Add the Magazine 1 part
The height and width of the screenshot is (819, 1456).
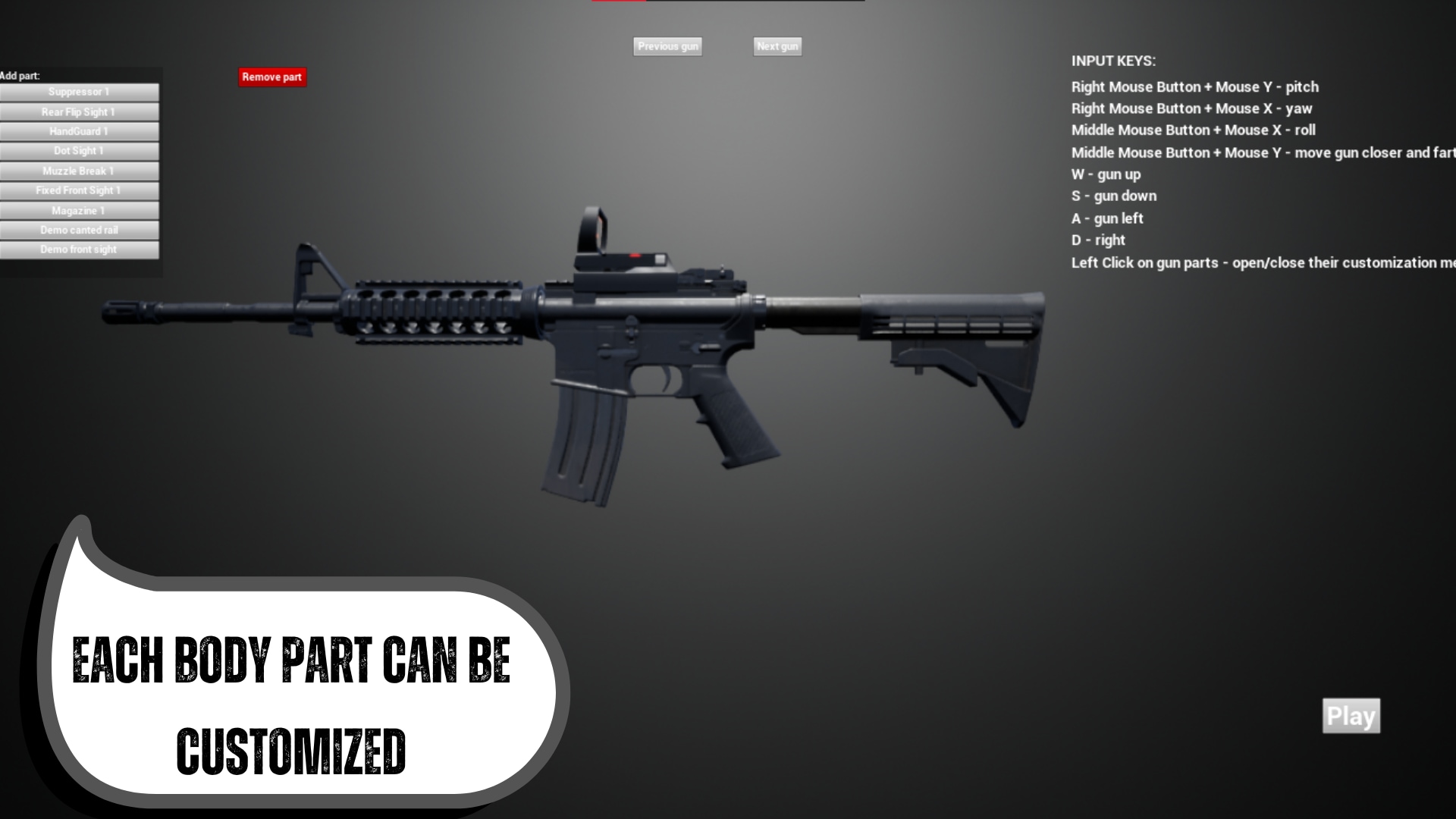coord(79,210)
